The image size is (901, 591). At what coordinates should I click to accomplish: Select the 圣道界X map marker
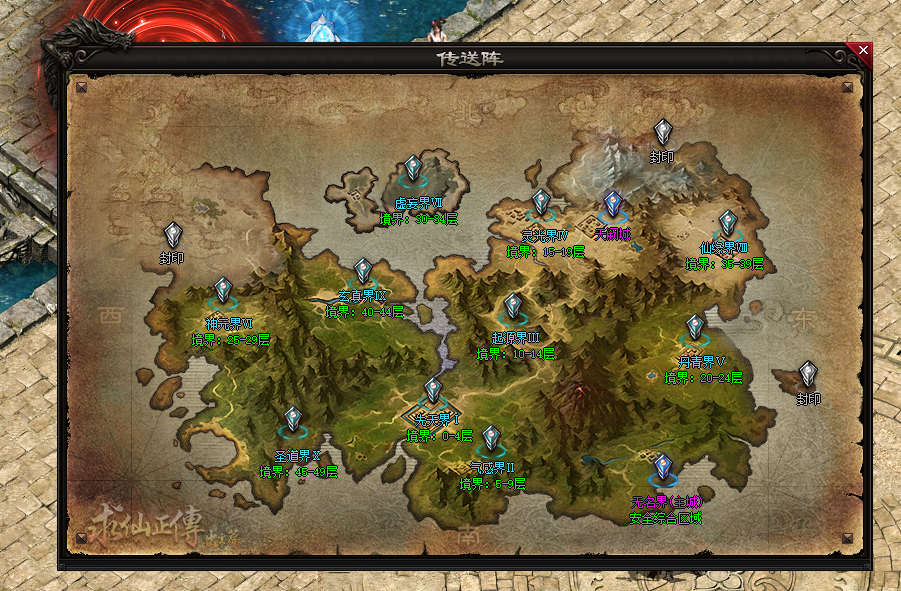[292, 419]
